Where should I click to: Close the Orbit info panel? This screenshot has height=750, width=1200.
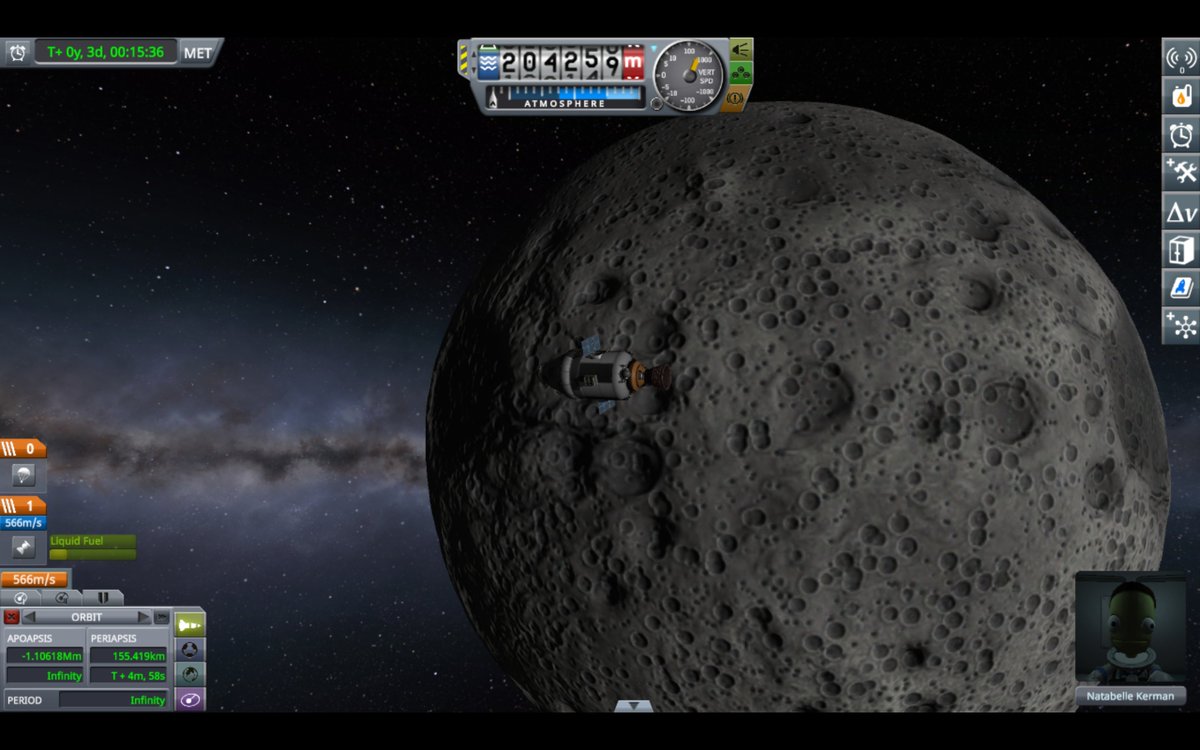pyautogui.click(x=12, y=617)
